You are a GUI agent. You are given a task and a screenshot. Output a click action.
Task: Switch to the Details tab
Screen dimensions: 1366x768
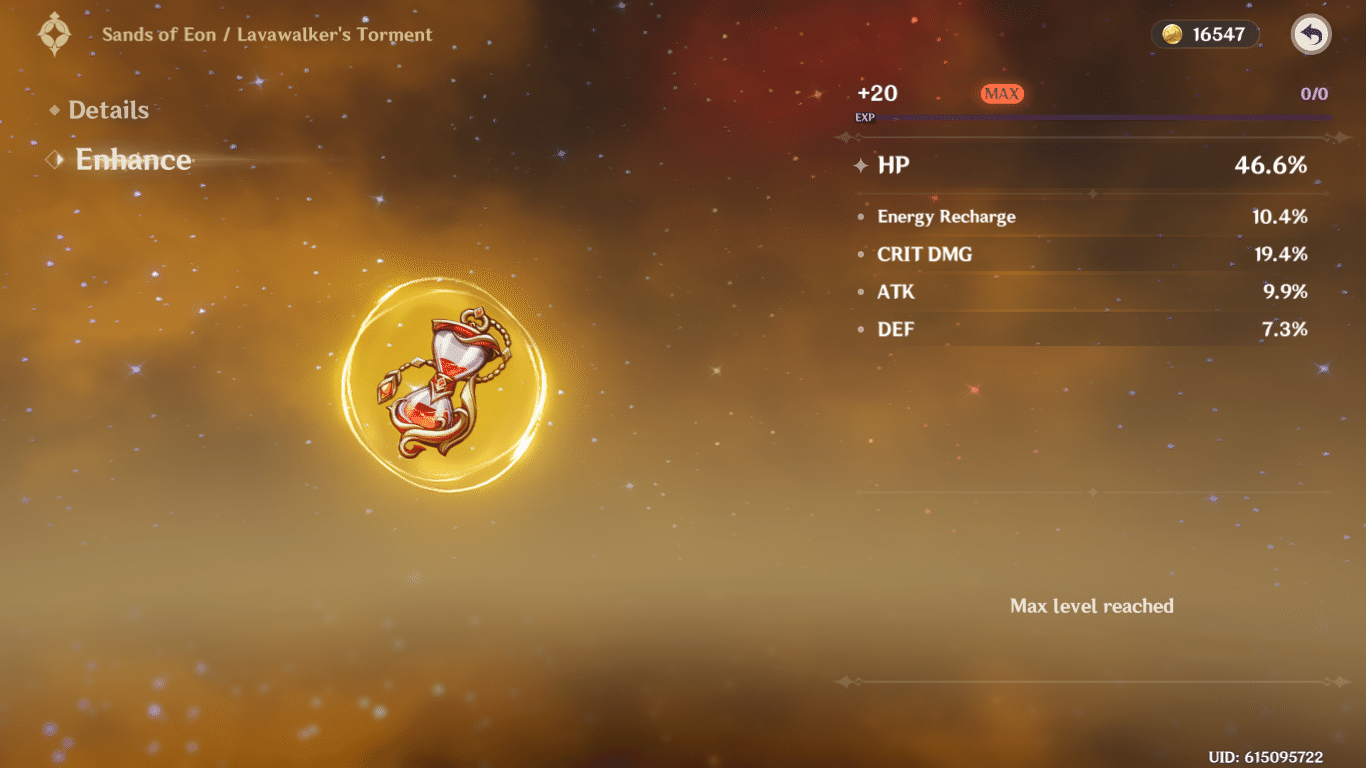pyautogui.click(x=108, y=110)
